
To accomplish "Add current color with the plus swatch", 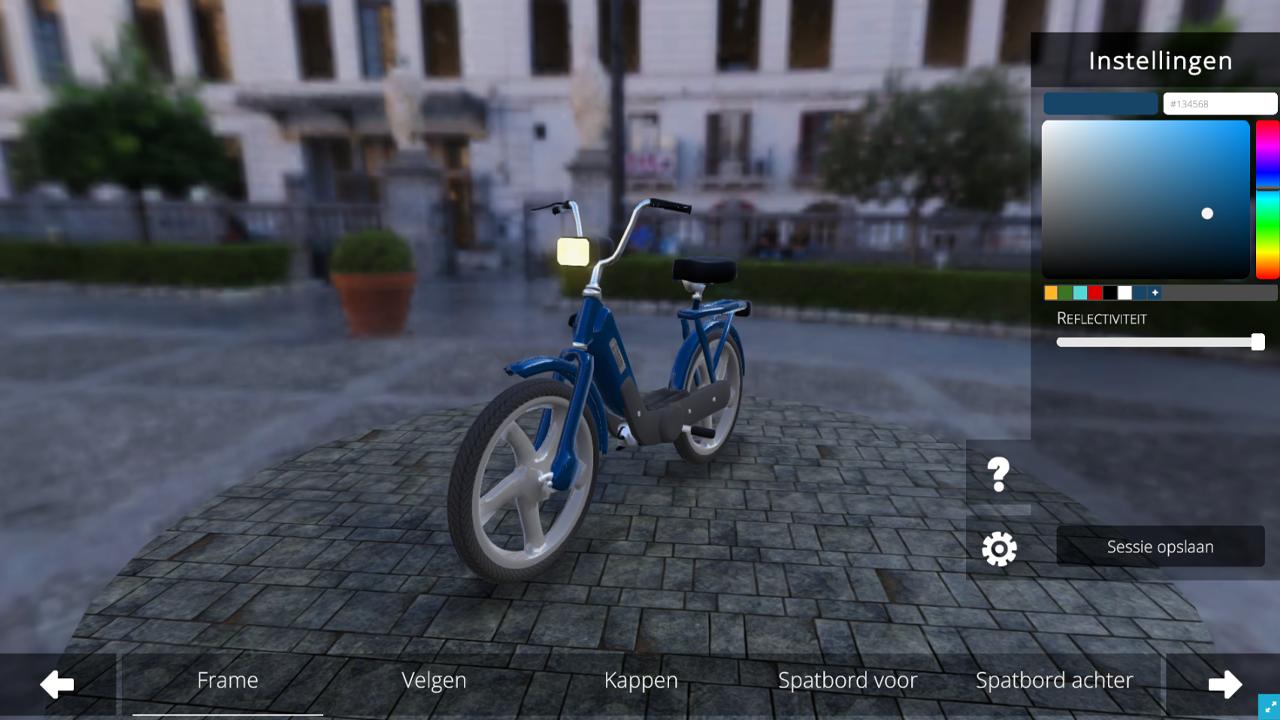I will [1155, 293].
